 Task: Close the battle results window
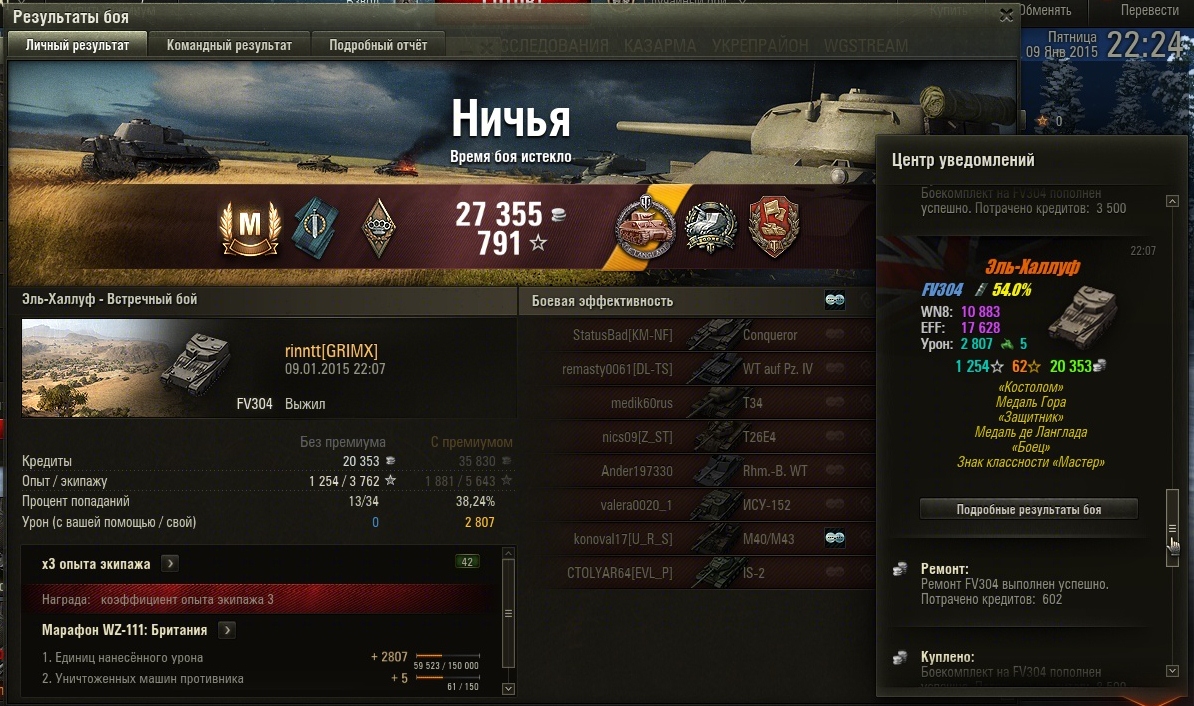click(x=1006, y=15)
